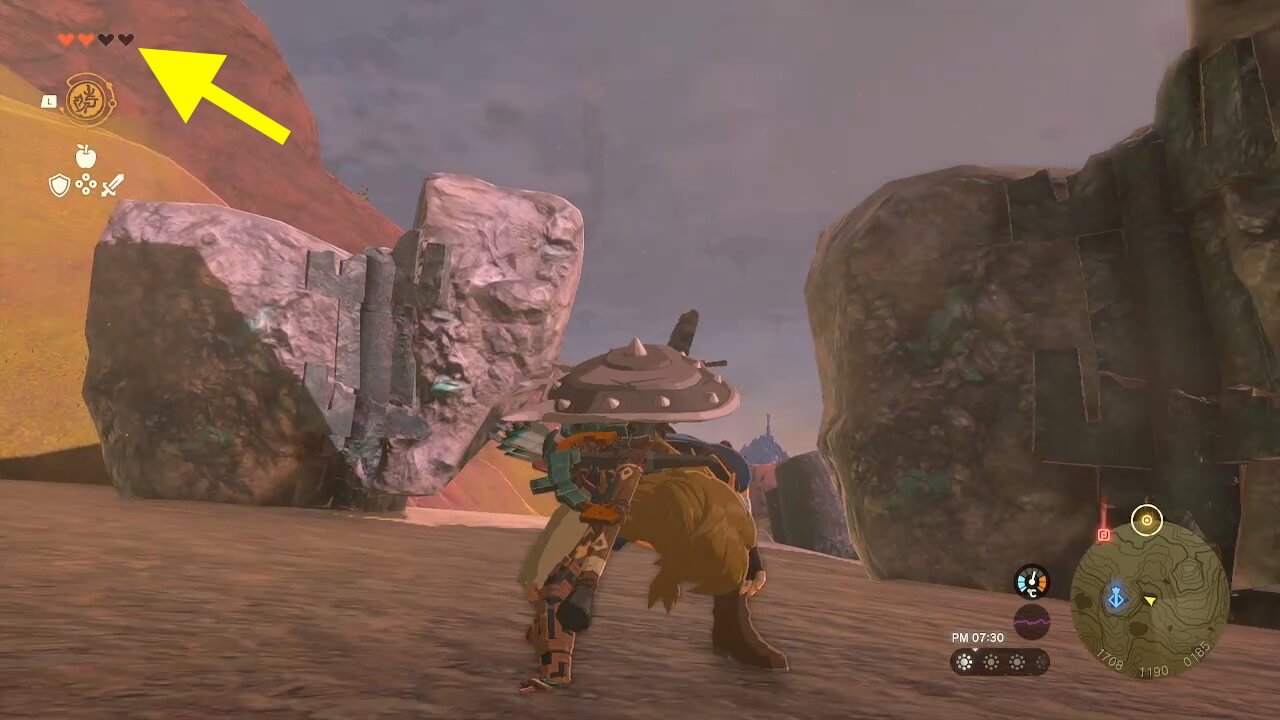
Task: Select the apple quick-item icon
Action: [86, 156]
